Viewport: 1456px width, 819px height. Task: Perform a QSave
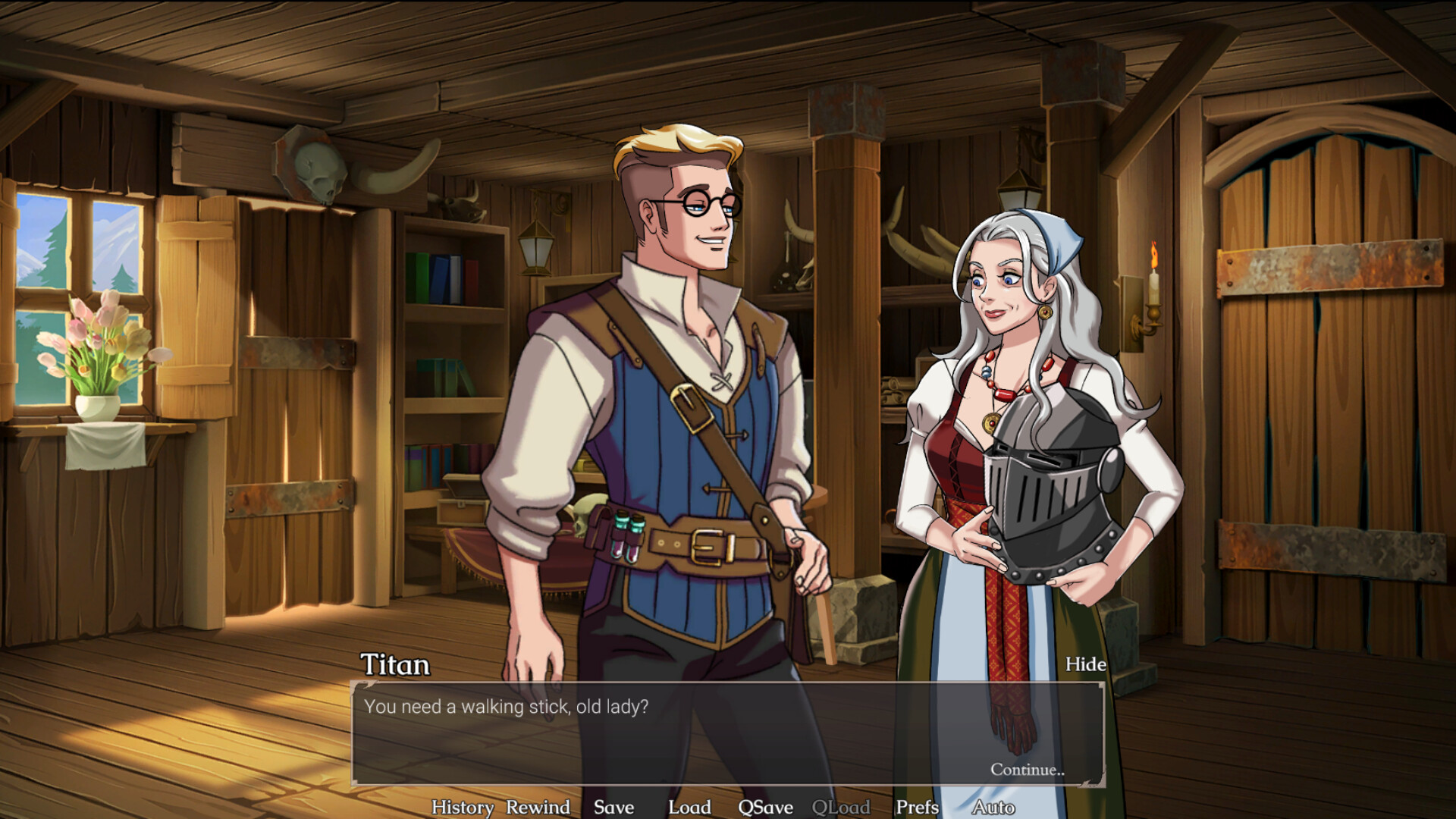tap(766, 807)
